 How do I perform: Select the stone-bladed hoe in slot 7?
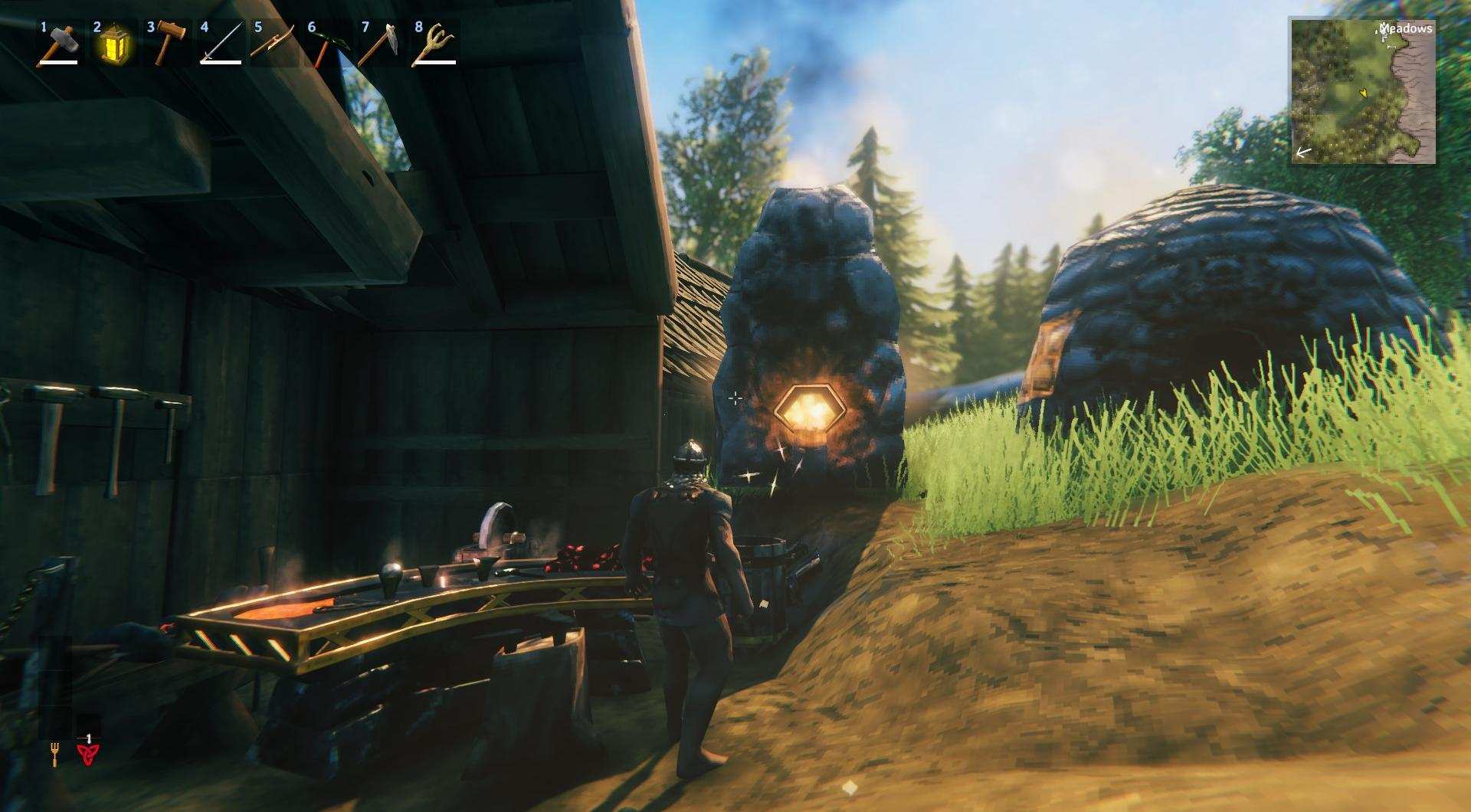pos(381,44)
